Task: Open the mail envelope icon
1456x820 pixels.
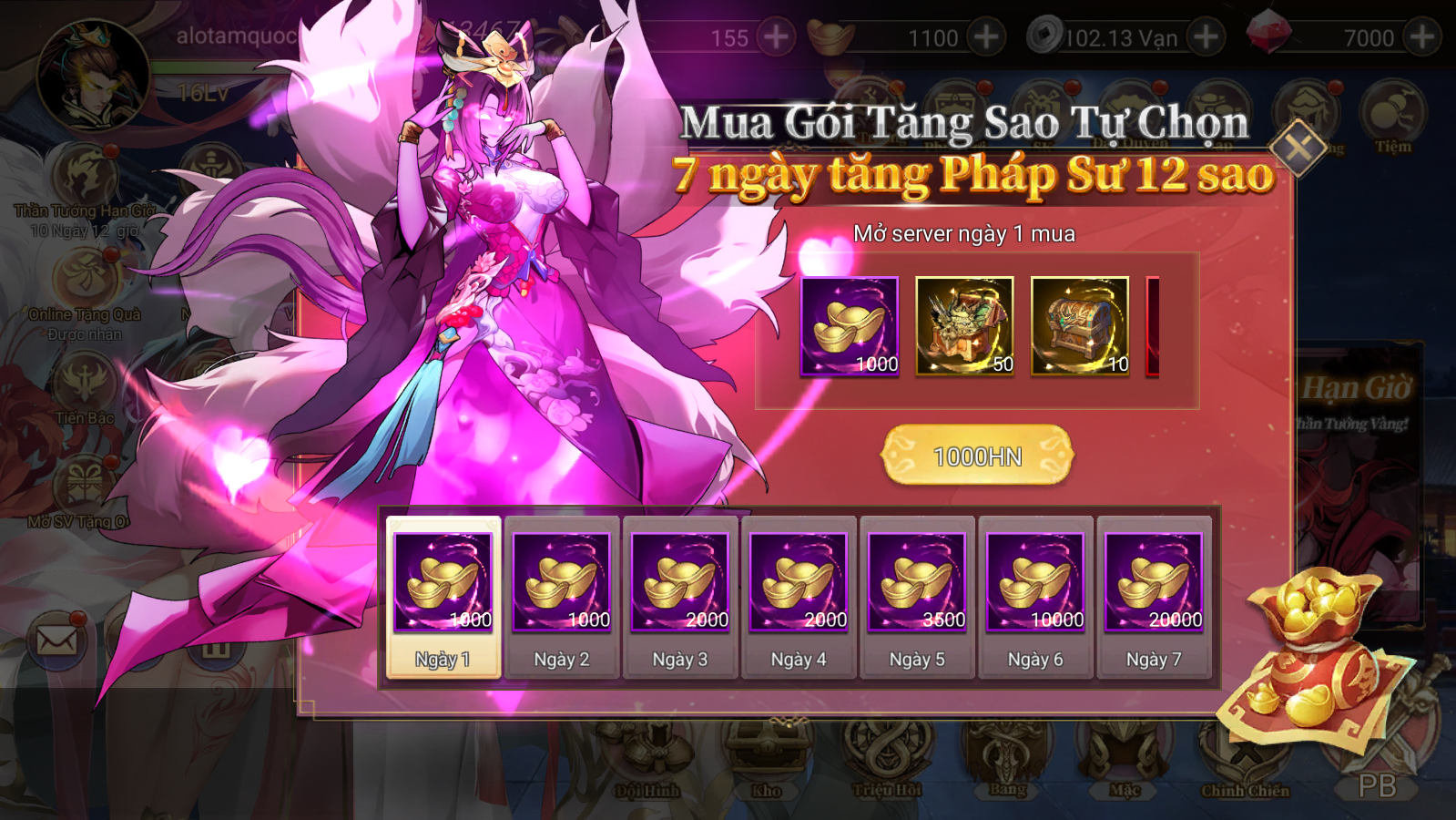Action: (56, 641)
